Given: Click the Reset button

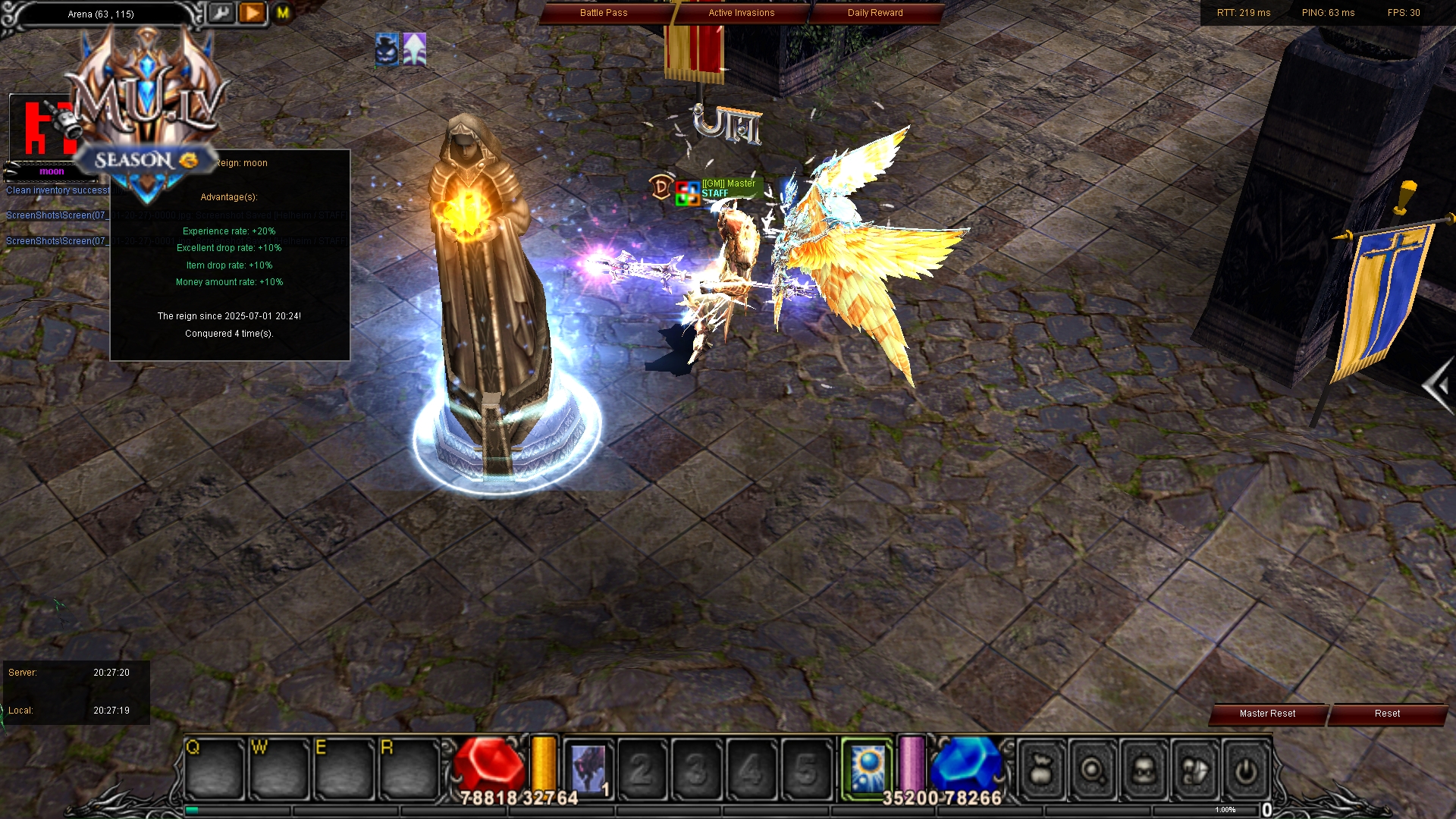Looking at the screenshot, I should point(1386,714).
